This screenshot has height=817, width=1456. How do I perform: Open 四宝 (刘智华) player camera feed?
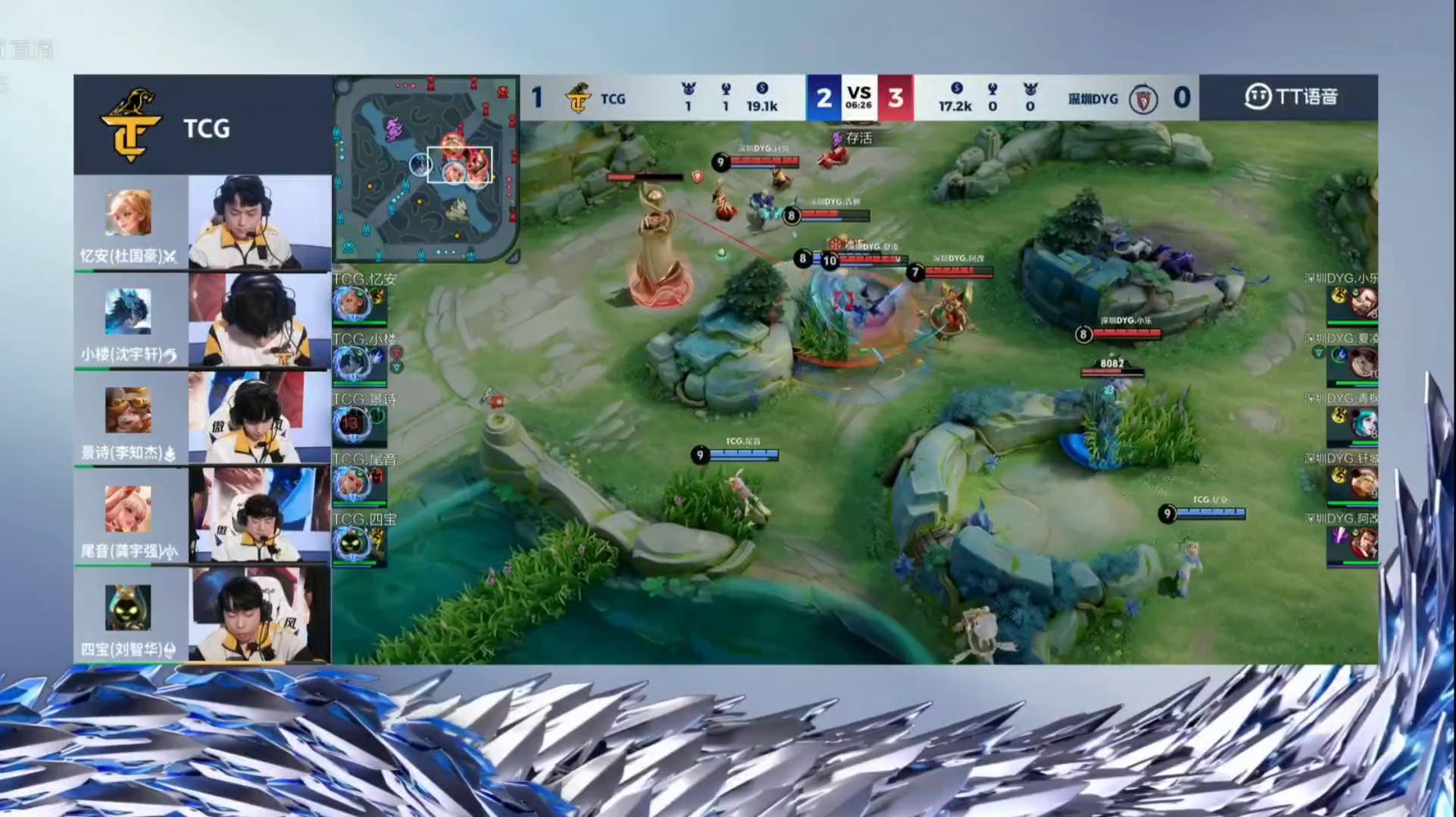point(259,614)
